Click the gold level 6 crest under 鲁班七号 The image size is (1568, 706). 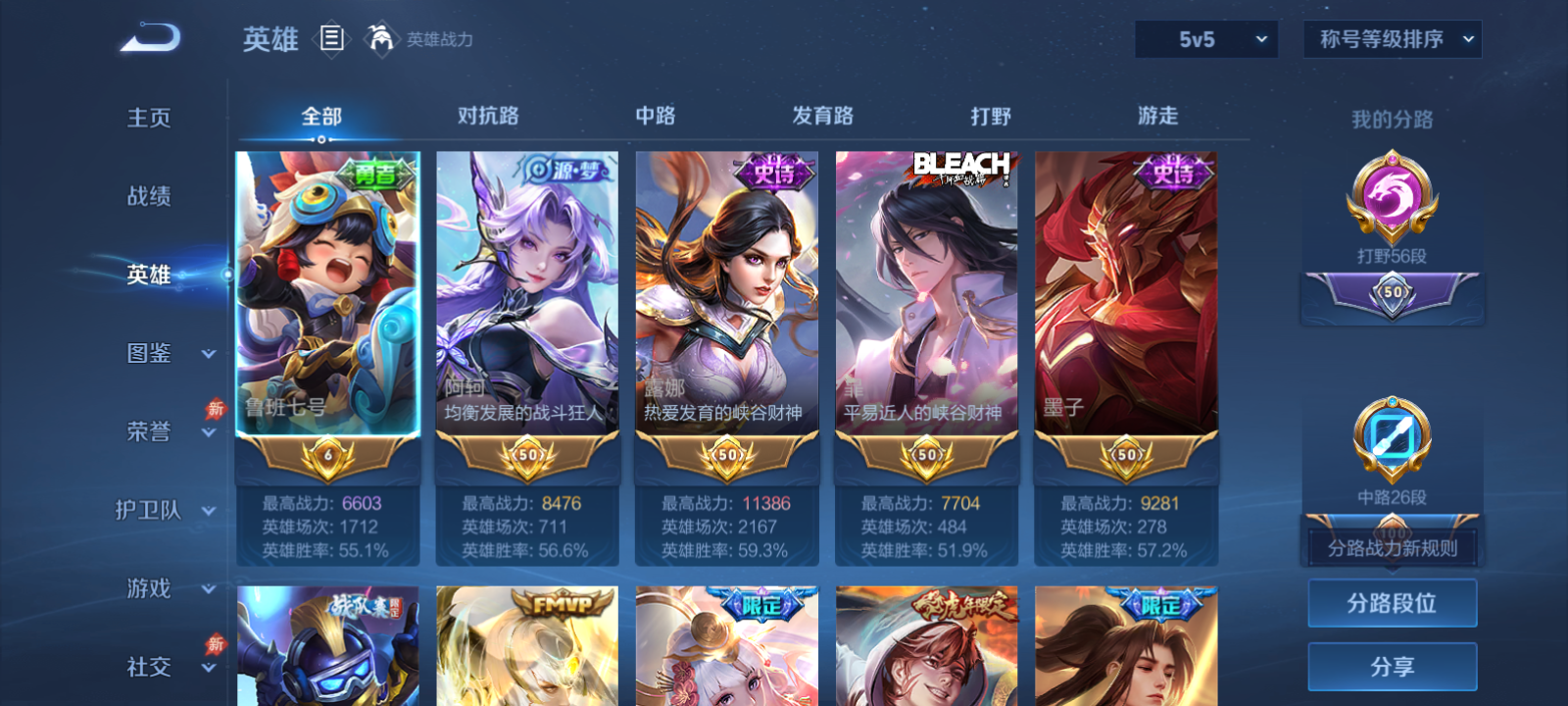pyautogui.click(x=328, y=456)
